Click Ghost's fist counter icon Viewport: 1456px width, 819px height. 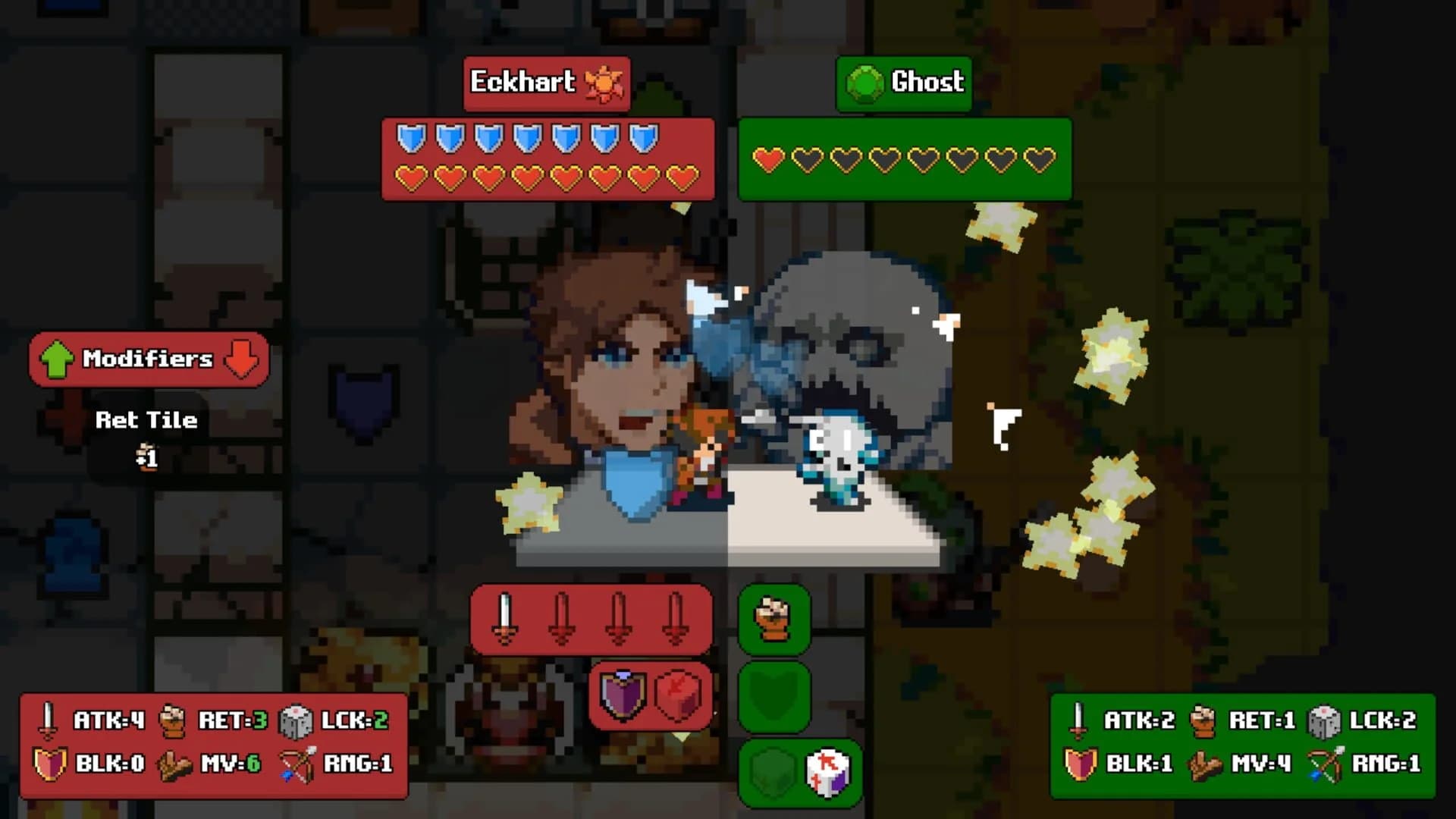click(773, 618)
